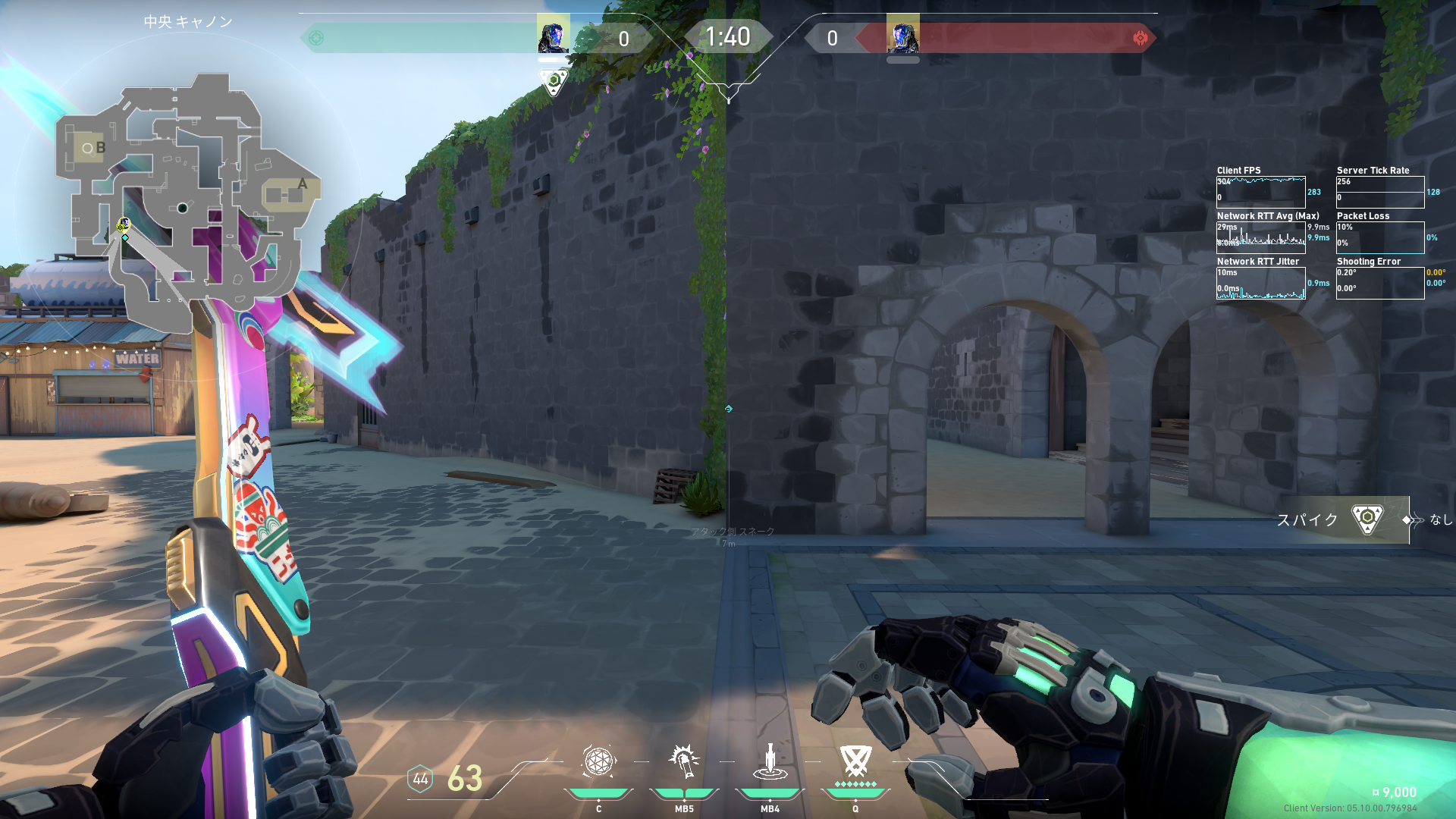The image size is (1456, 819).
Task: Select the ZERO/point knife ability
Action: coord(770,762)
